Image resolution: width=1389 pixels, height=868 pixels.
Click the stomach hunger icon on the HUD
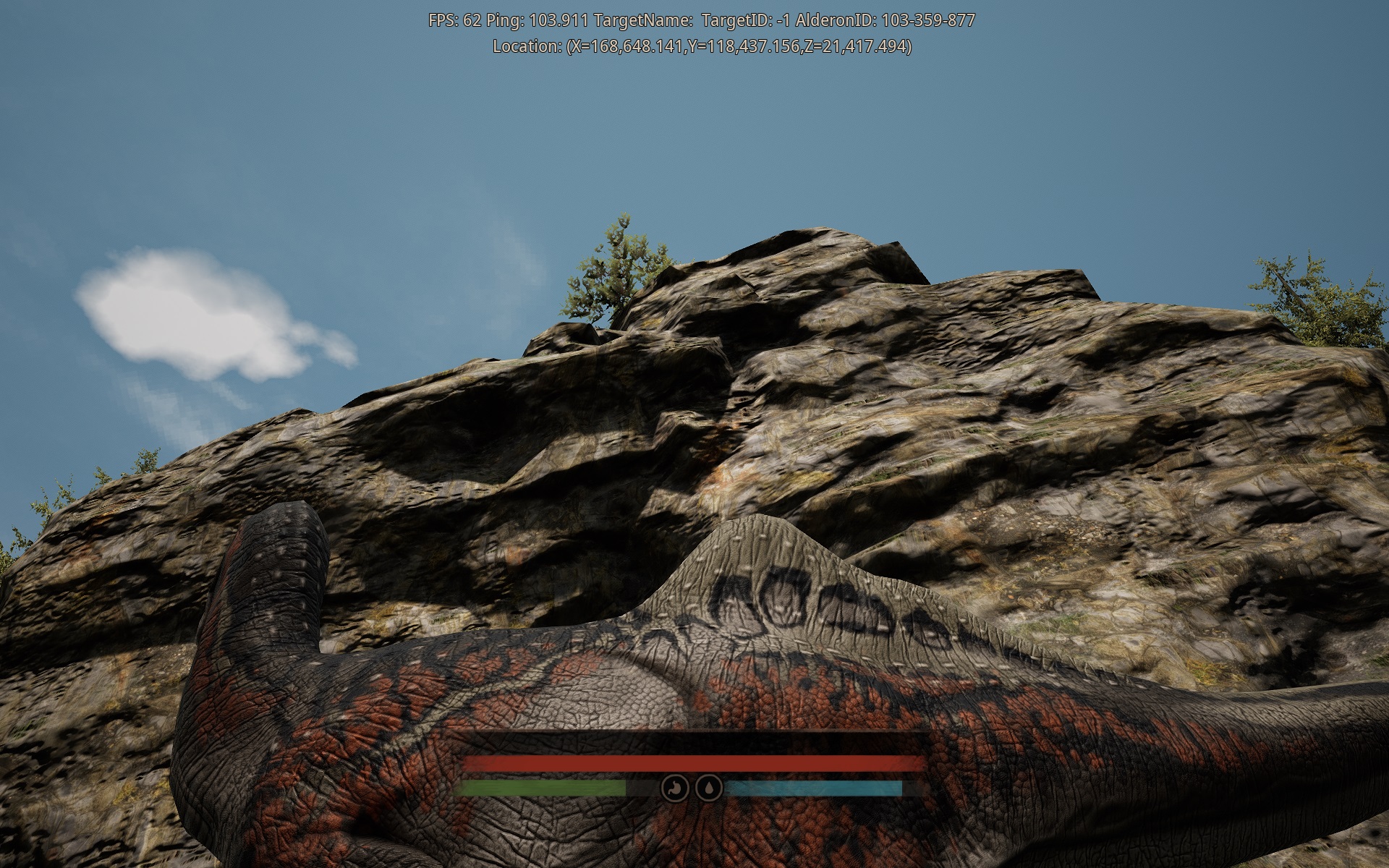676,786
